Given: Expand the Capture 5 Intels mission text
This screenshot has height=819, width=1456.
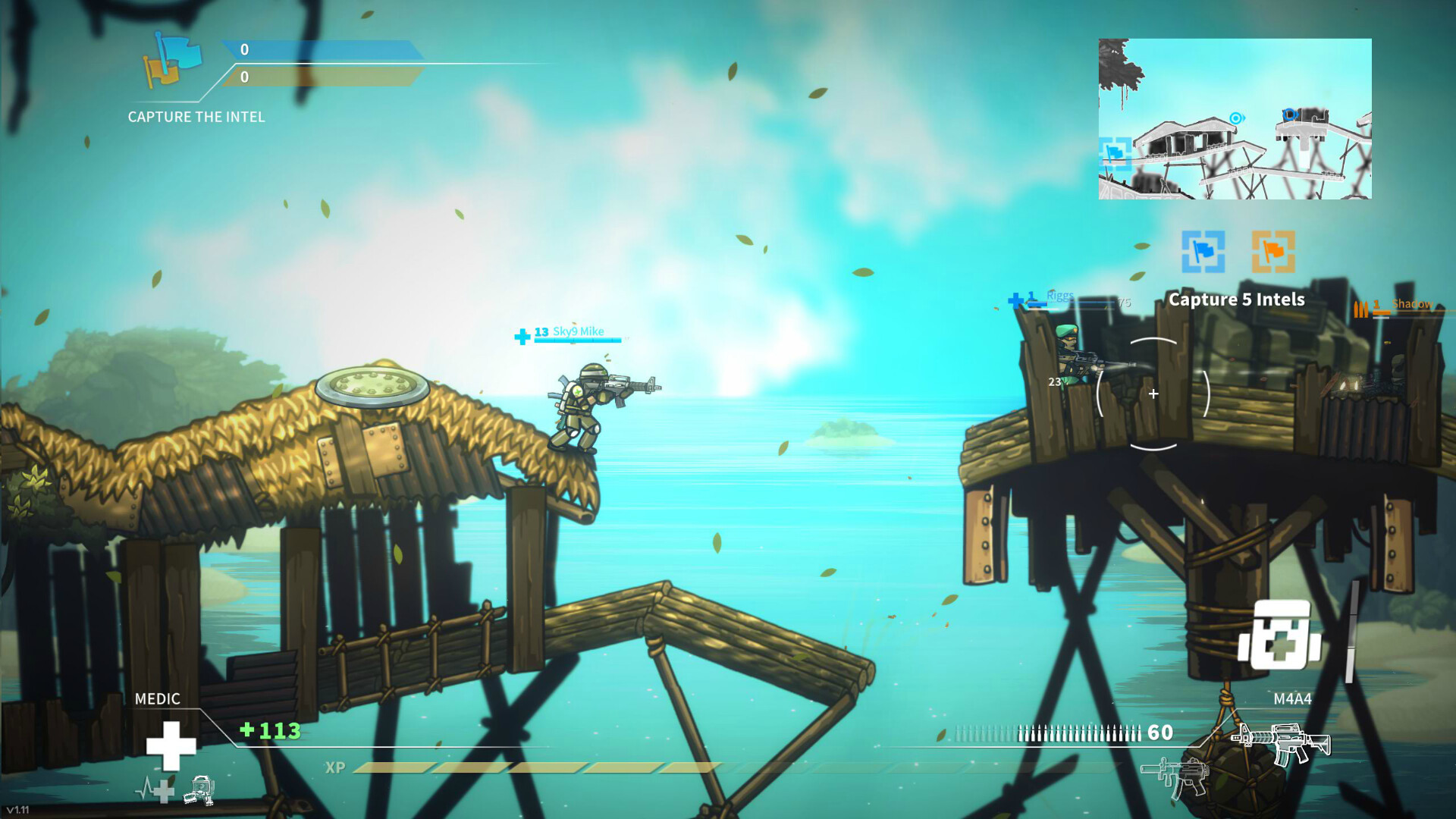Looking at the screenshot, I should pyautogui.click(x=1236, y=300).
